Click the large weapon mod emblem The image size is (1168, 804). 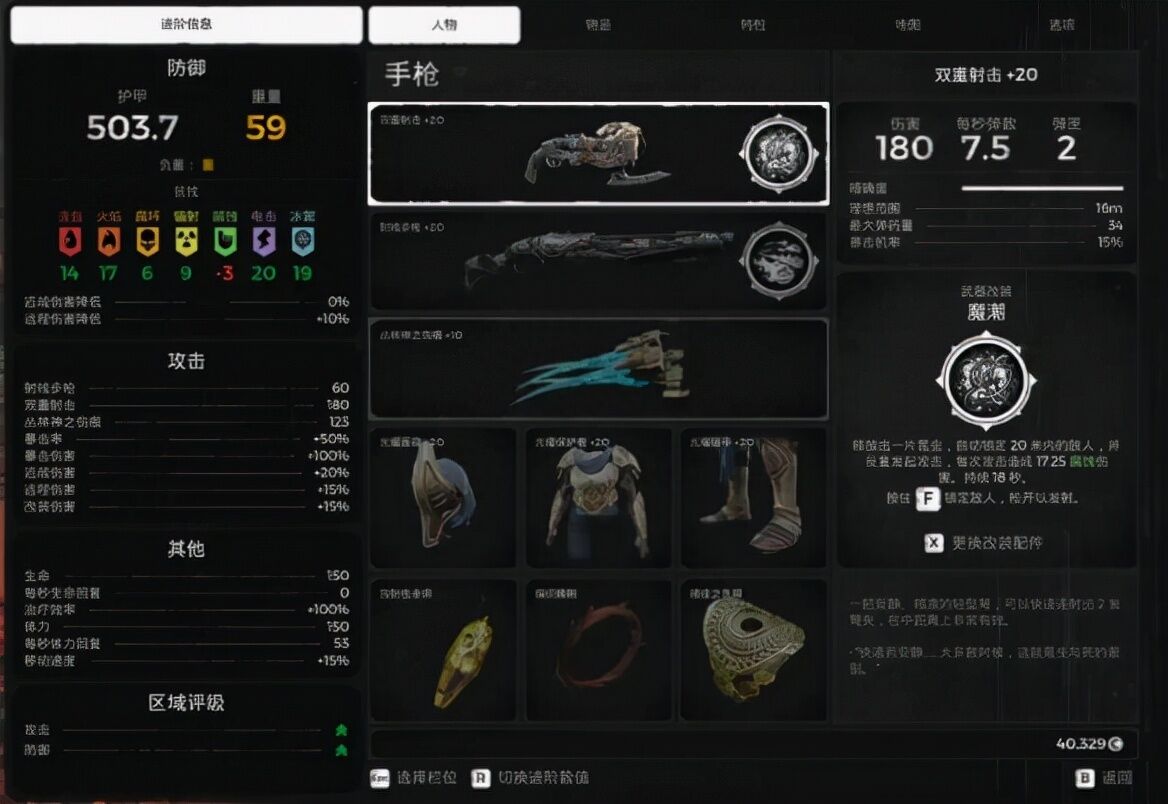click(986, 380)
